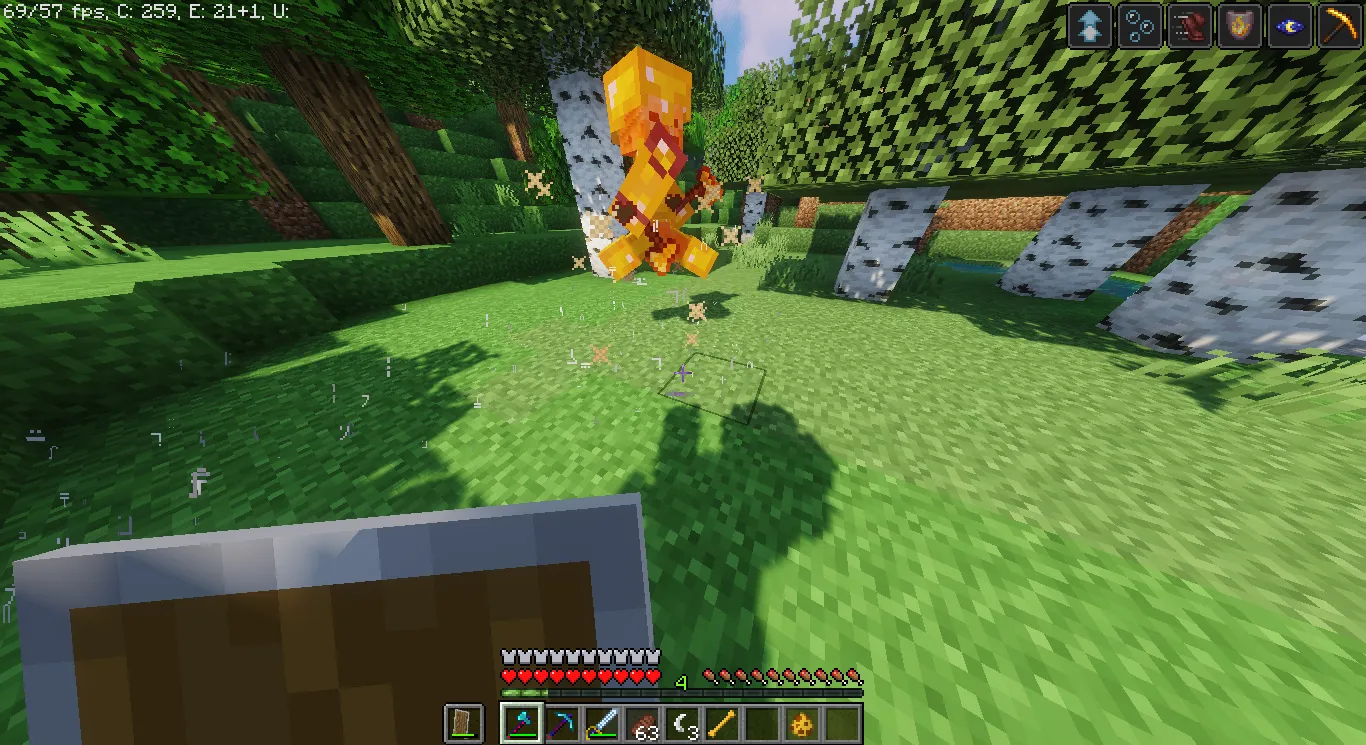The image size is (1366, 745).
Task: Select the bone in the hotbar
Action: [722, 723]
